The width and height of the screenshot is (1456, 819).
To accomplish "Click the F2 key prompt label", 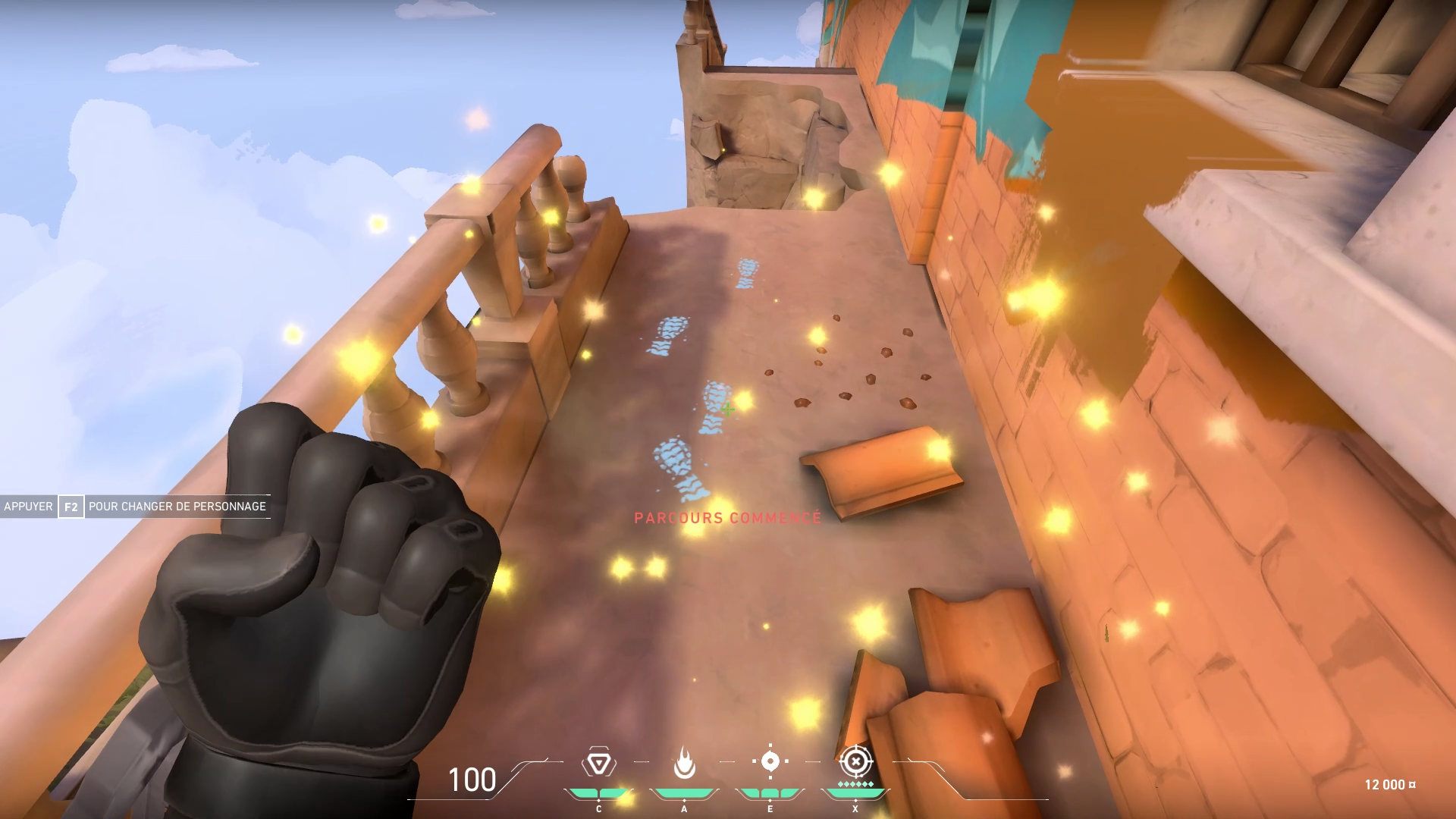I will [71, 507].
